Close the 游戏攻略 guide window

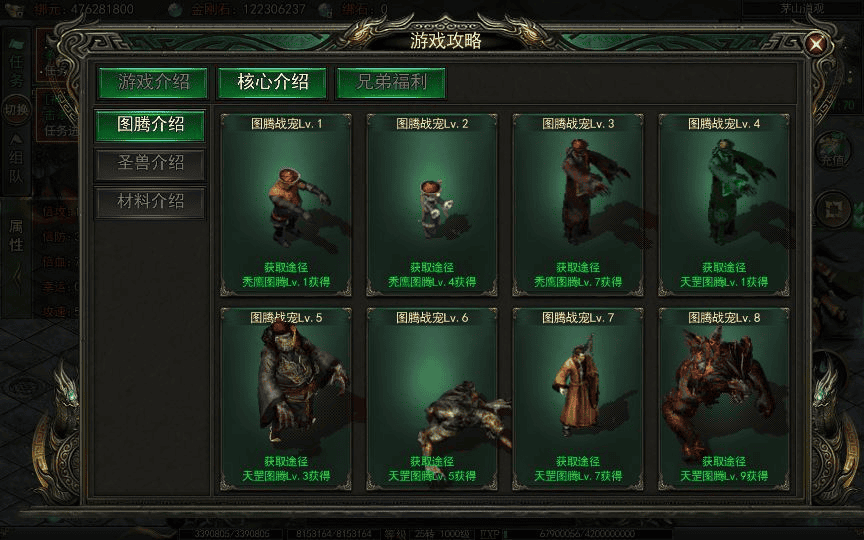pyautogui.click(x=816, y=44)
